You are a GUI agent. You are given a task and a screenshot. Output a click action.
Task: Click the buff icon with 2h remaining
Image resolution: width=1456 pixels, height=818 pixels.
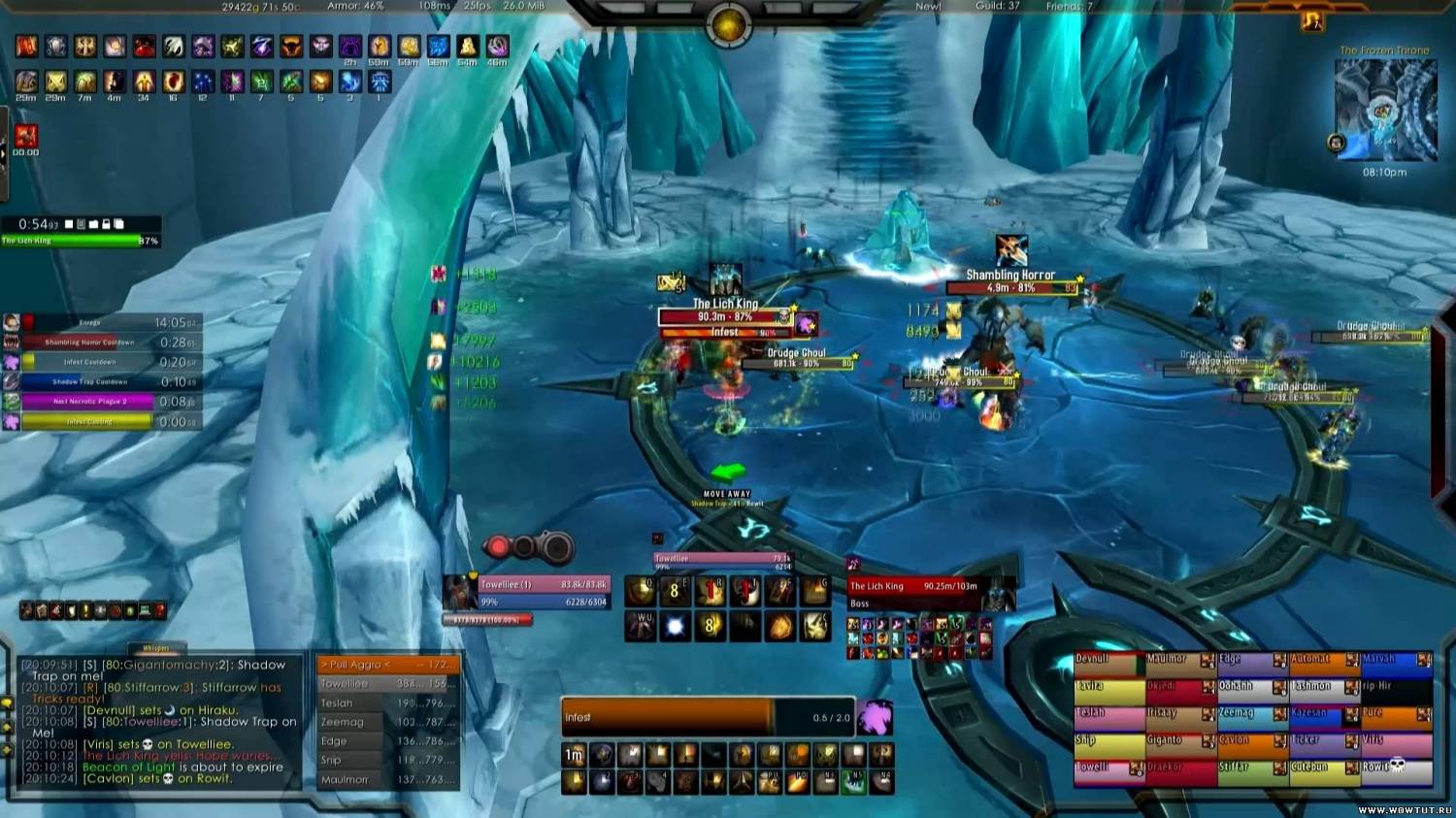(x=350, y=47)
